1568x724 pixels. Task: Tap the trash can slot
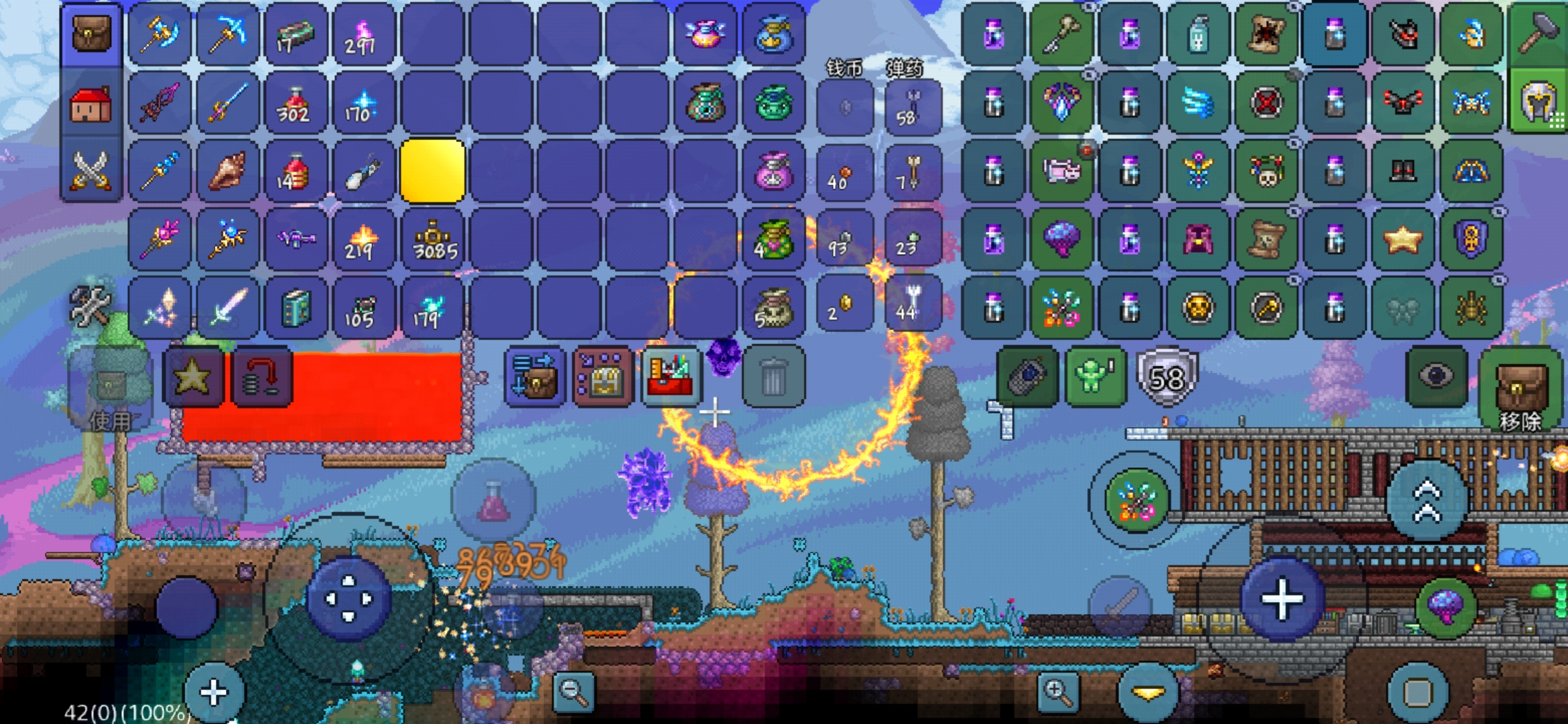pyautogui.click(x=773, y=377)
